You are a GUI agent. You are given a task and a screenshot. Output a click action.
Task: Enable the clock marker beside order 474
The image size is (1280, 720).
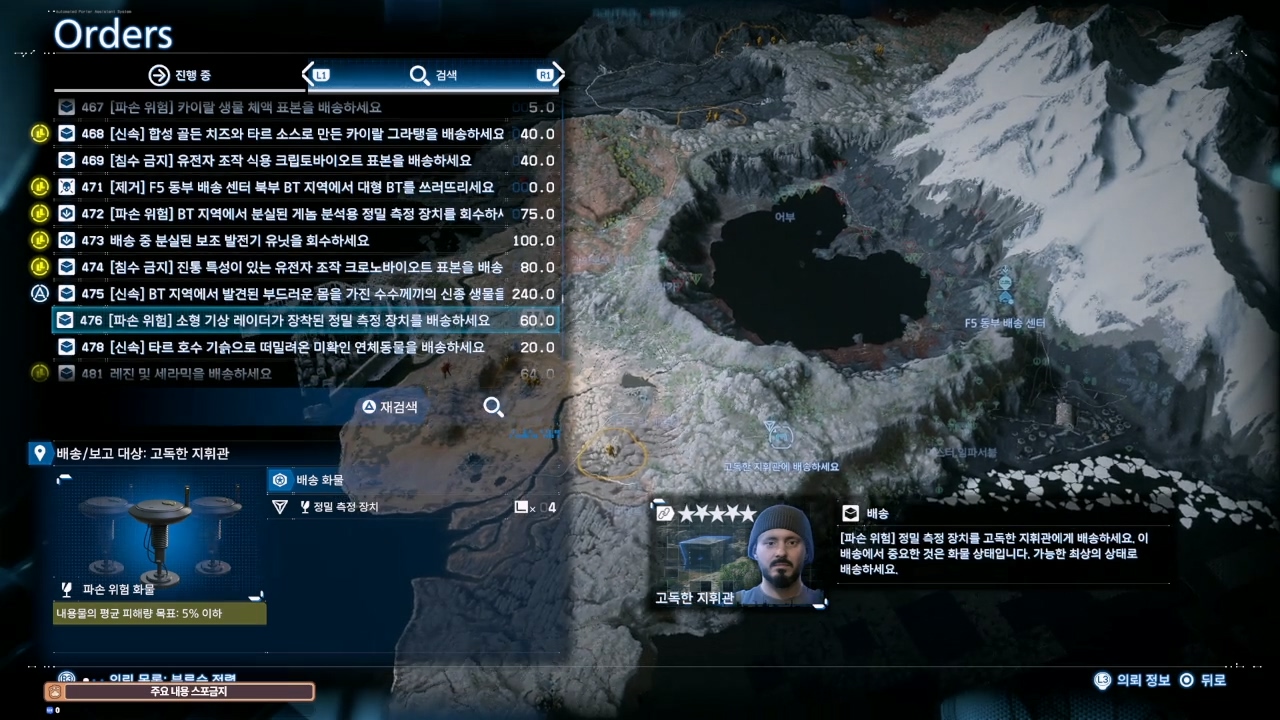click(x=40, y=267)
